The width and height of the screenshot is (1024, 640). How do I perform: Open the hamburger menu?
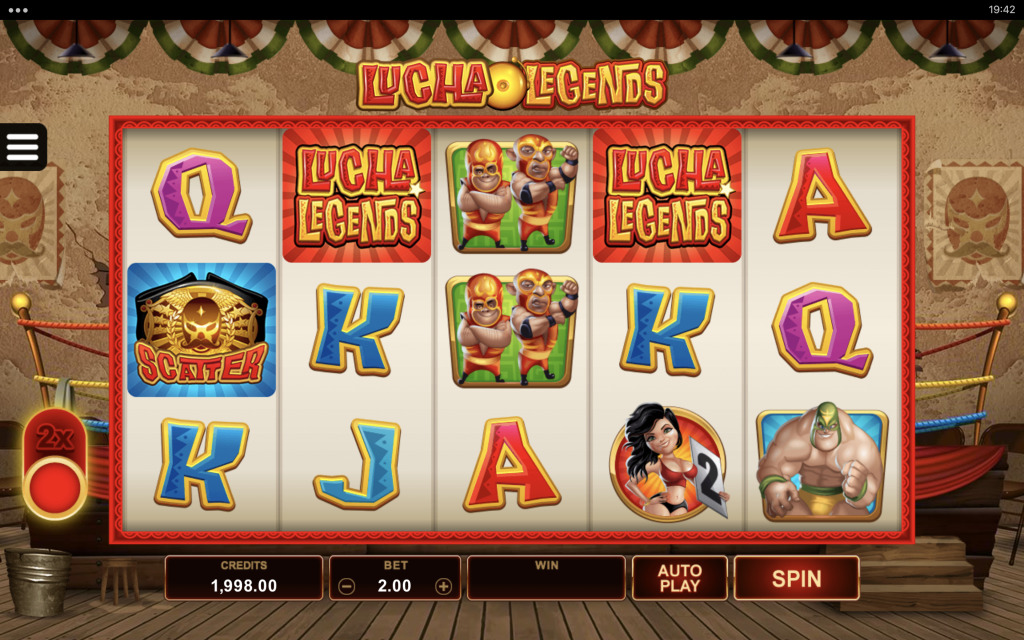click(22, 147)
